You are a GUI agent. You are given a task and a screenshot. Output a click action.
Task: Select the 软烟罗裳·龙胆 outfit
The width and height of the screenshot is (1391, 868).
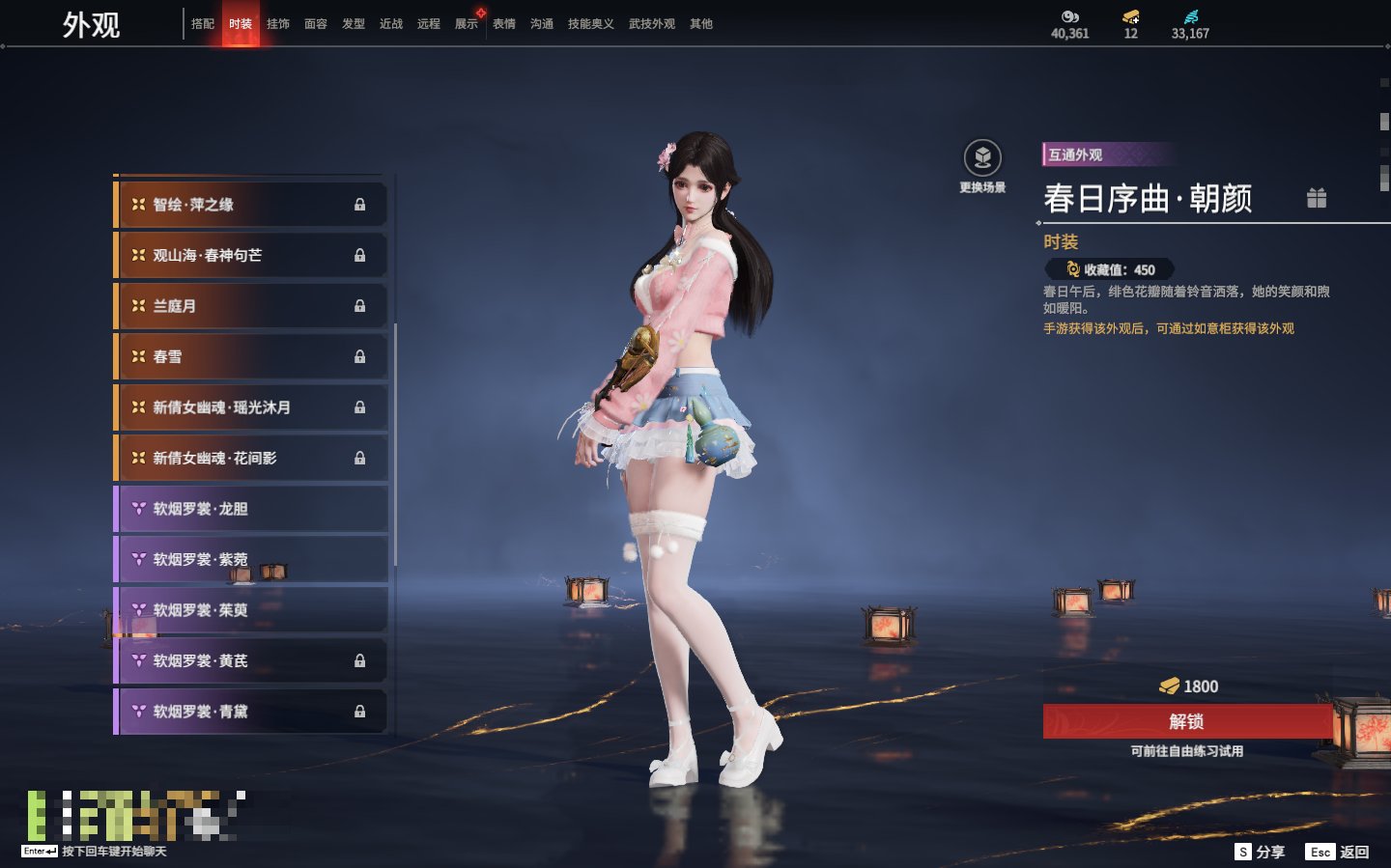pyautogui.click(x=250, y=509)
